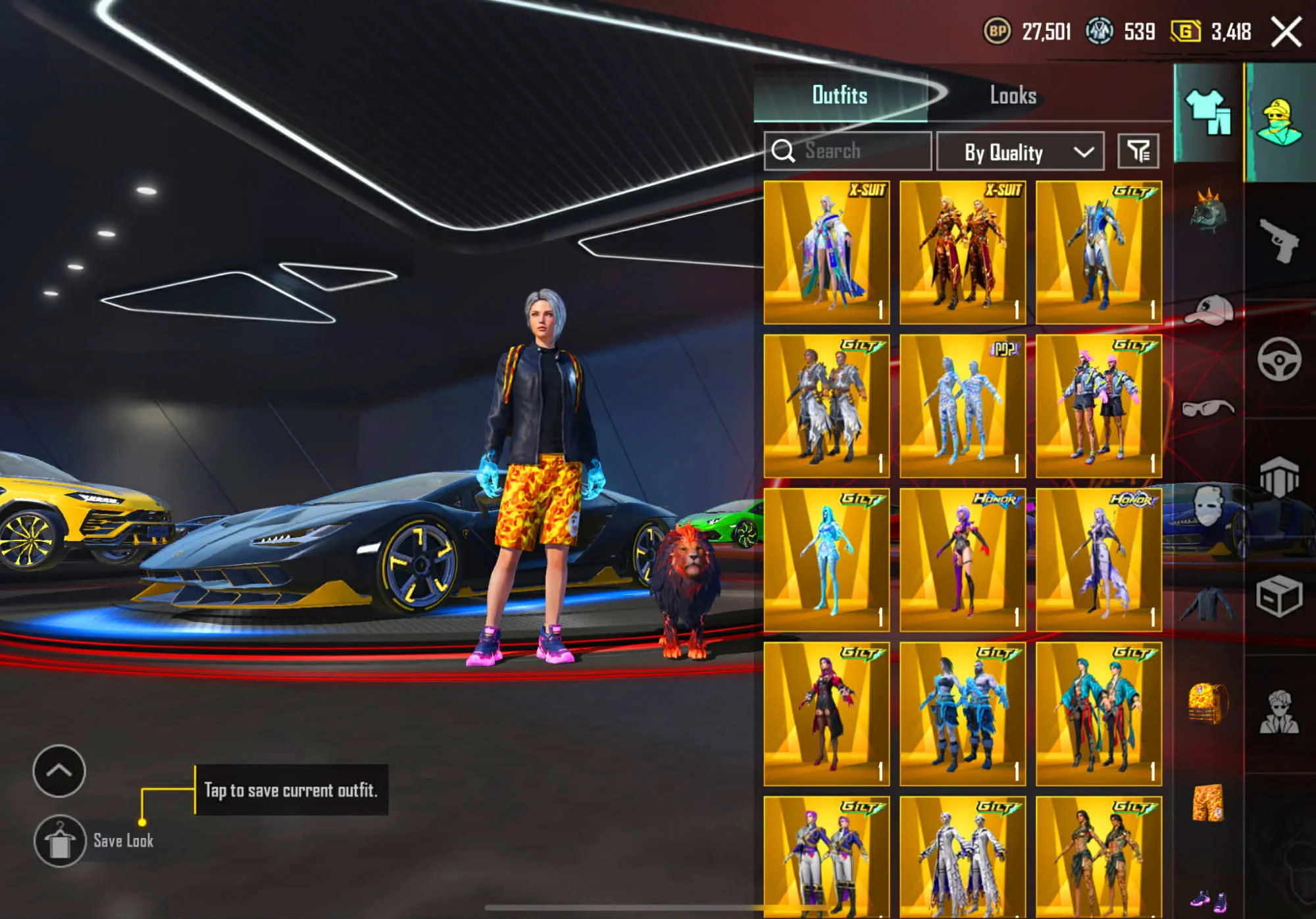
Task: Select the equipped sunglasses slot
Action: coord(1208,408)
